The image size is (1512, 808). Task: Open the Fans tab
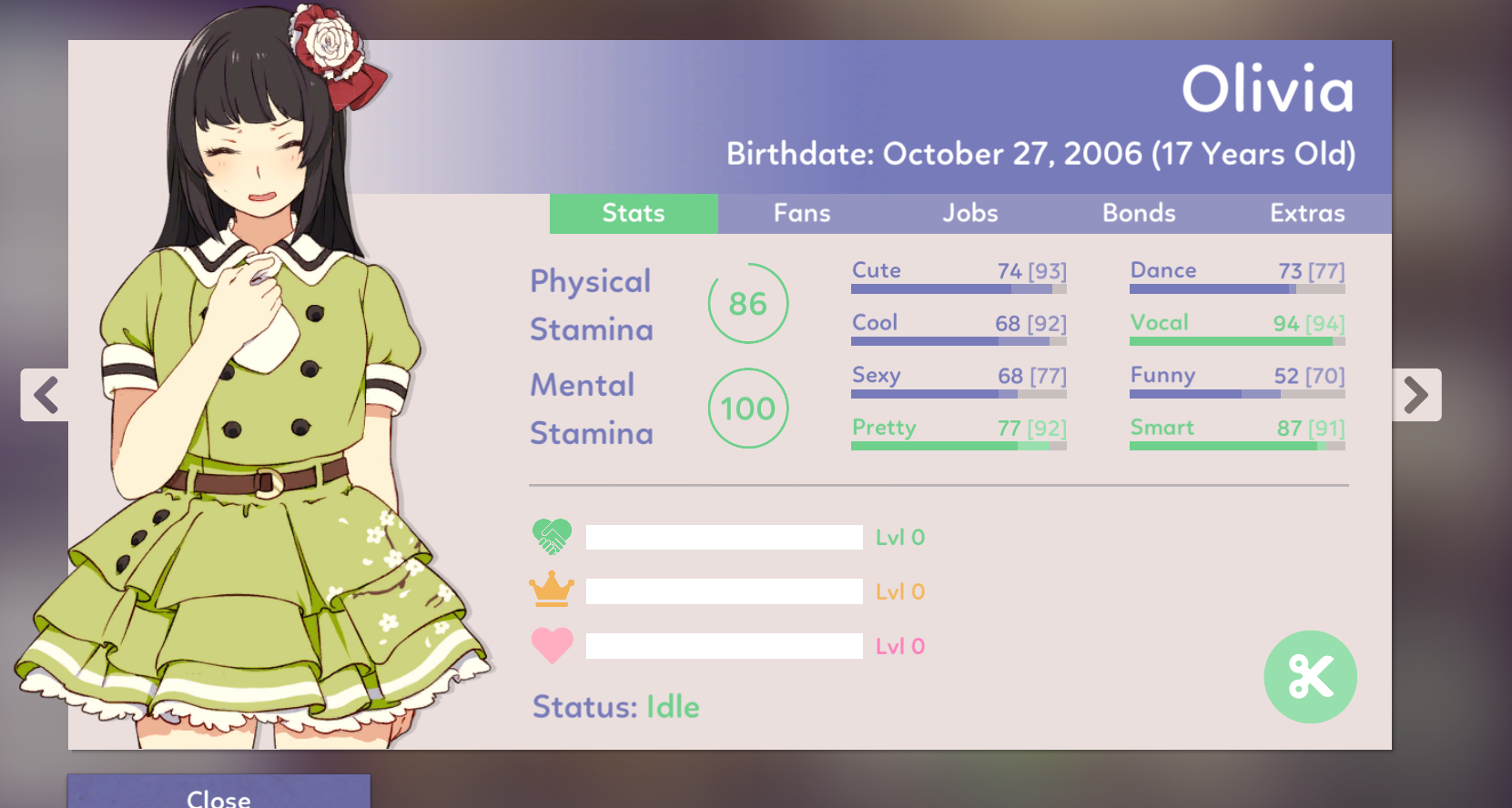click(802, 214)
